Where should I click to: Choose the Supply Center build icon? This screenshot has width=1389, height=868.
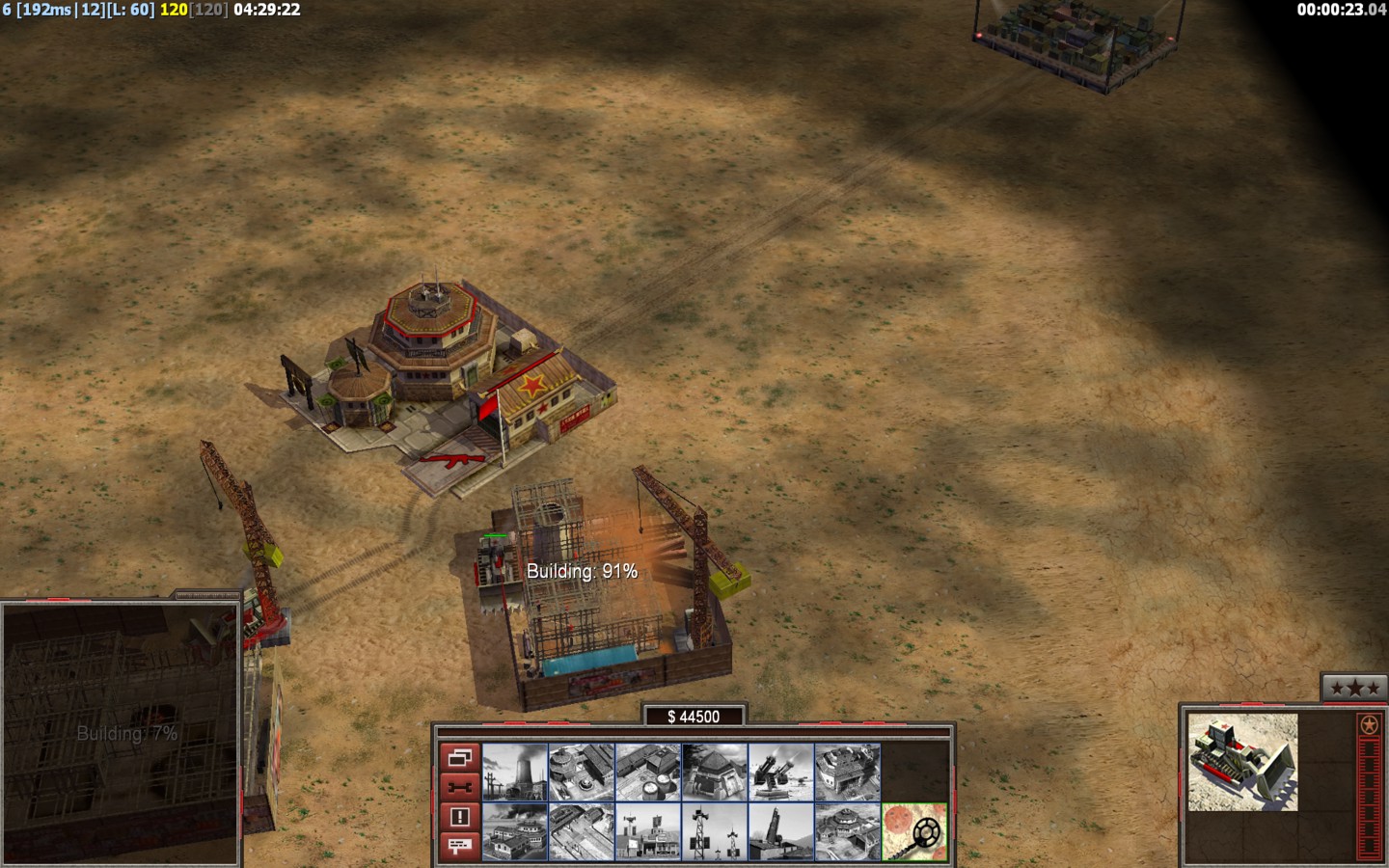pos(648,772)
